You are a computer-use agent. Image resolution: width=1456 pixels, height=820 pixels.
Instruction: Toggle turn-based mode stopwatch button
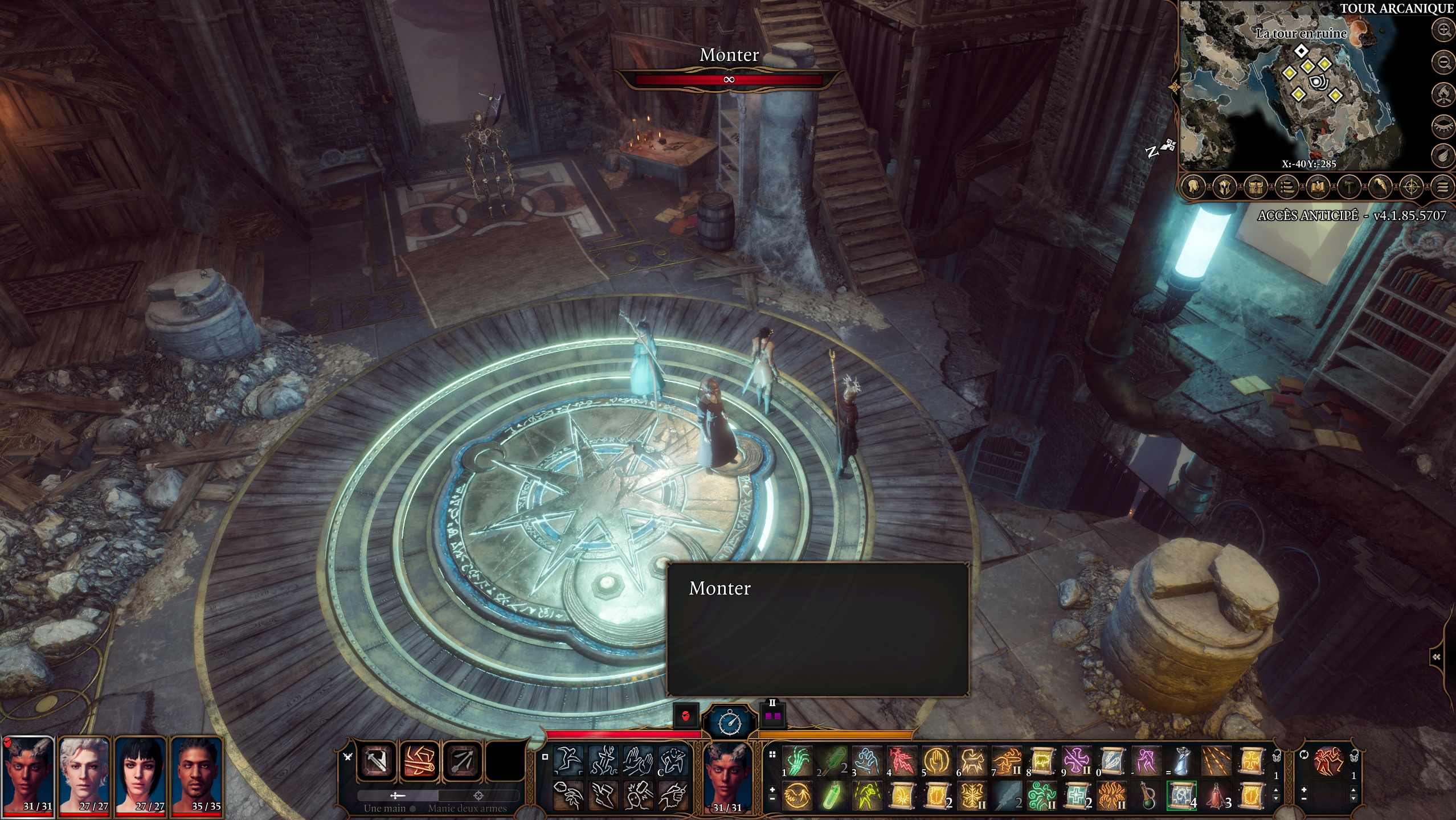point(730,722)
